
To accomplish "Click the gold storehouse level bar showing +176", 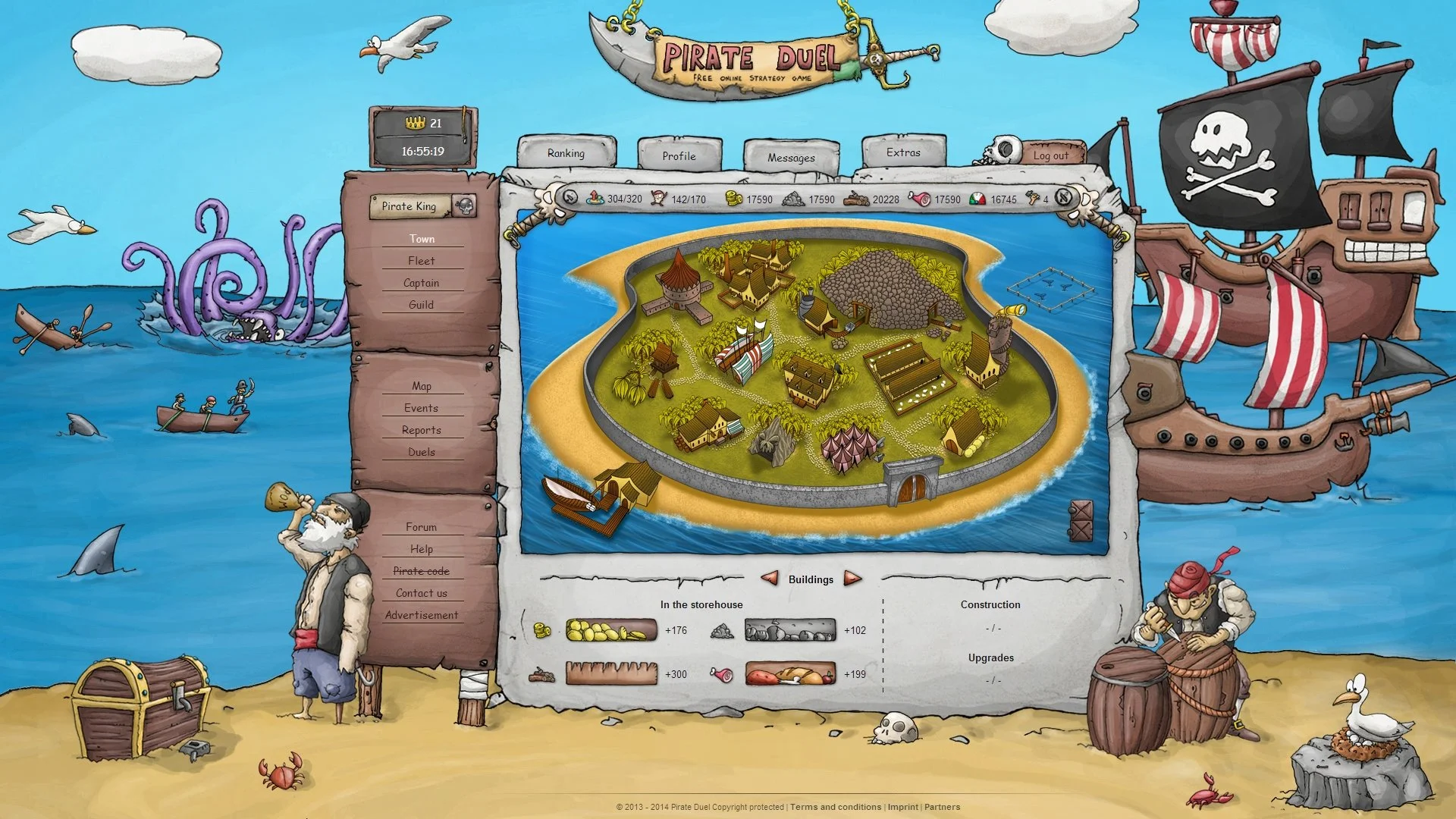I will click(610, 630).
